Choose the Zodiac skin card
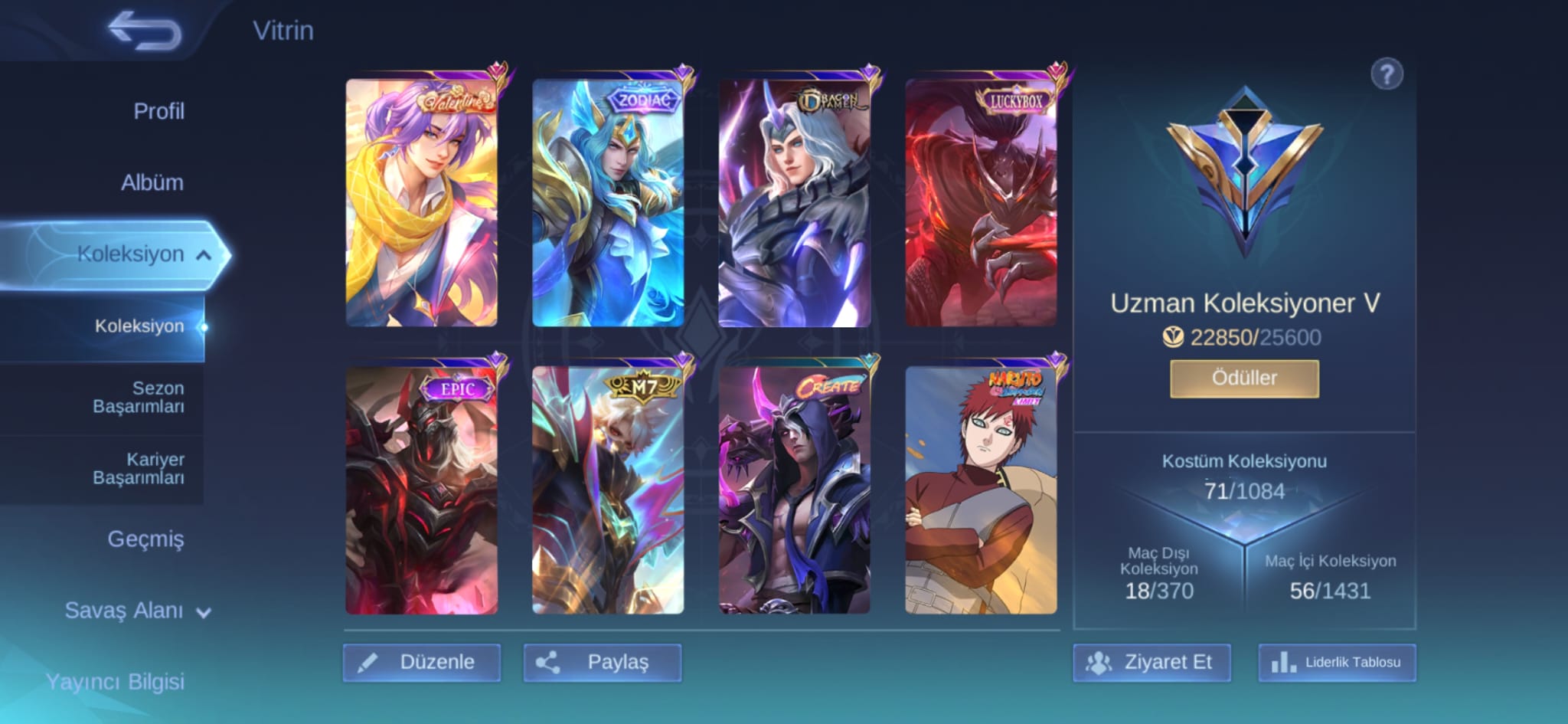1568x724 pixels. point(608,203)
